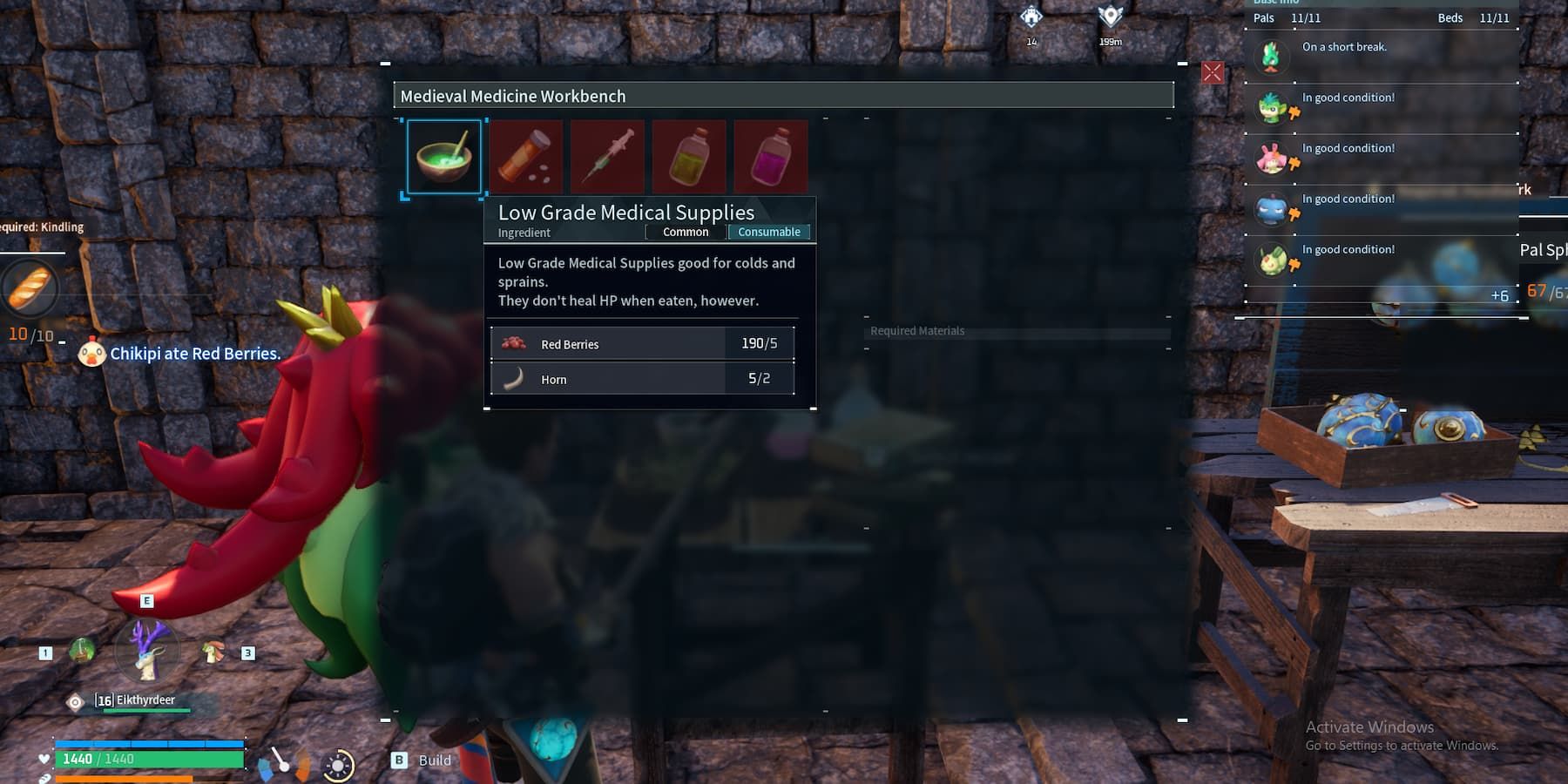This screenshot has width=1568, height=784.
Task: Select the syringe recipe icon
Action: [607, 156]
